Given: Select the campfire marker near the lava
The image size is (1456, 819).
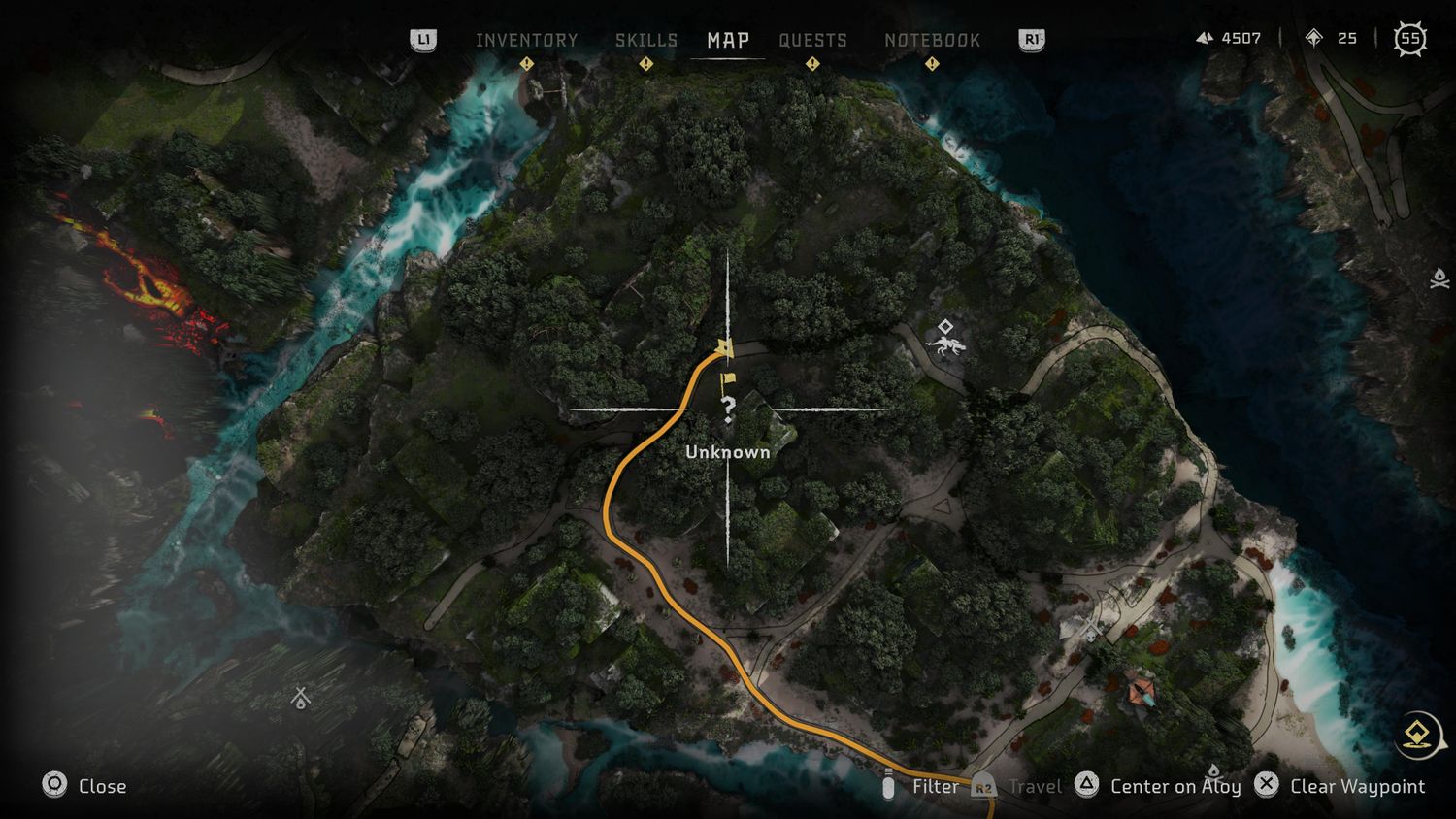Looking at the screenshot, I should tap(301, 697).
